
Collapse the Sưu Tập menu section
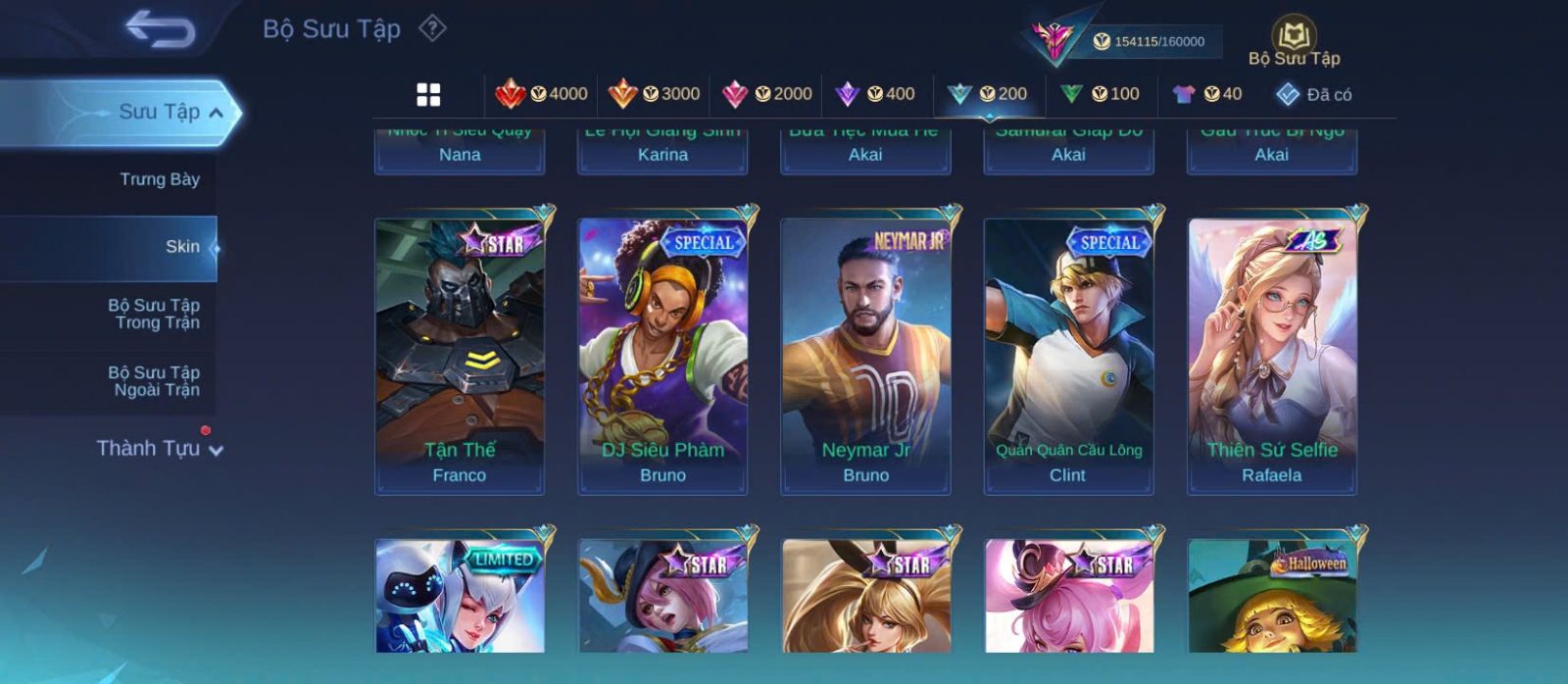coord(216,113)
